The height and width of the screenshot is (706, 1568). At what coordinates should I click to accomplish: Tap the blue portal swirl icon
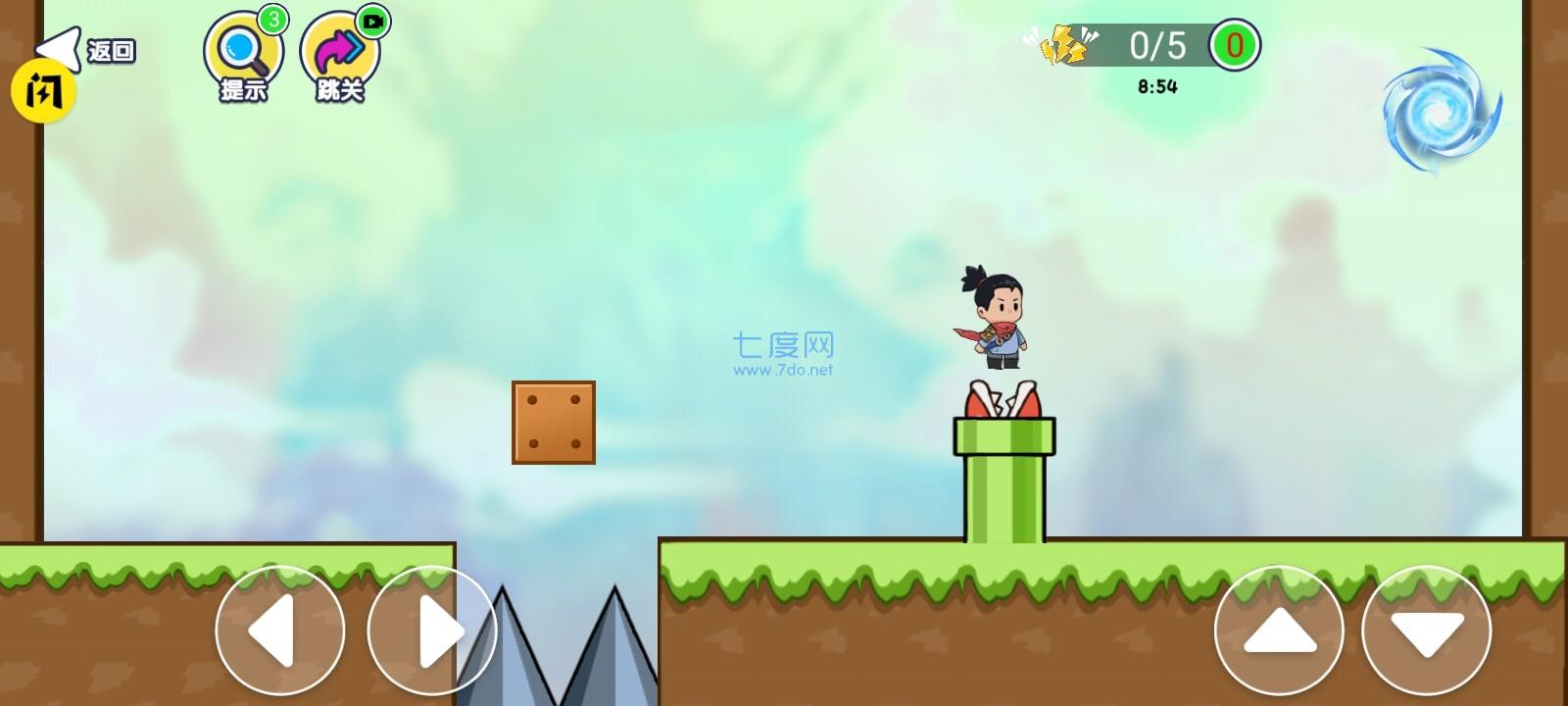1441,108
